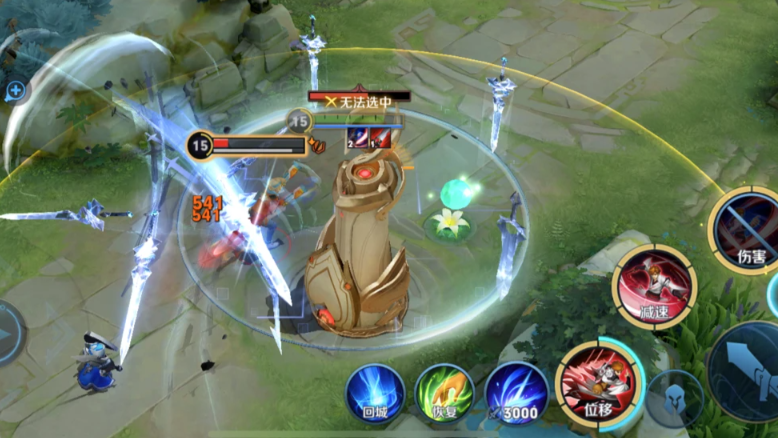Image resolution: width=778 pixels, height=438 pixels.
Task: Select the helmet hero-target button
Action: pyautogui.click(x=673, y=398)
